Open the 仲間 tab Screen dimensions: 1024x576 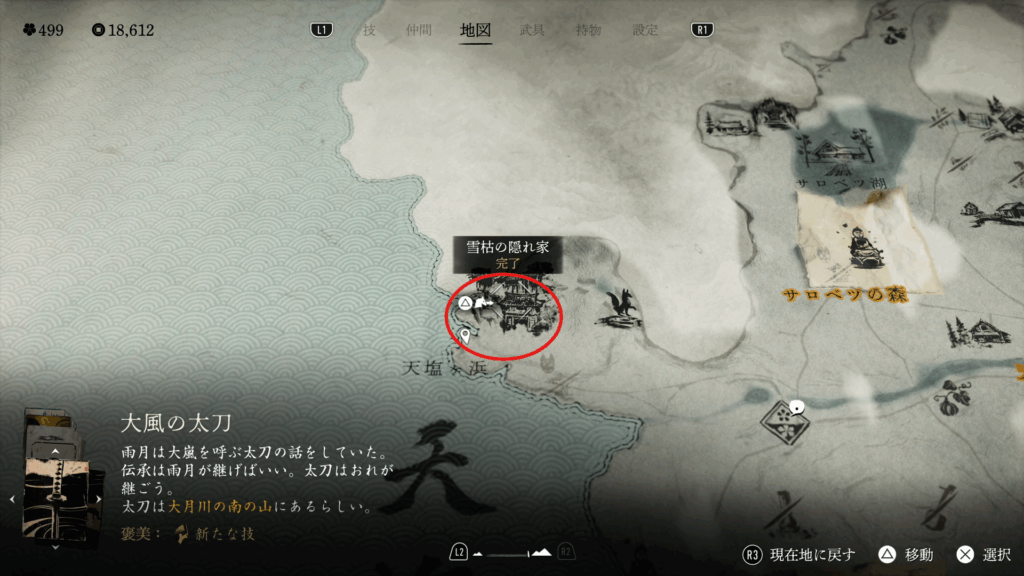click(x=418, y=30)
